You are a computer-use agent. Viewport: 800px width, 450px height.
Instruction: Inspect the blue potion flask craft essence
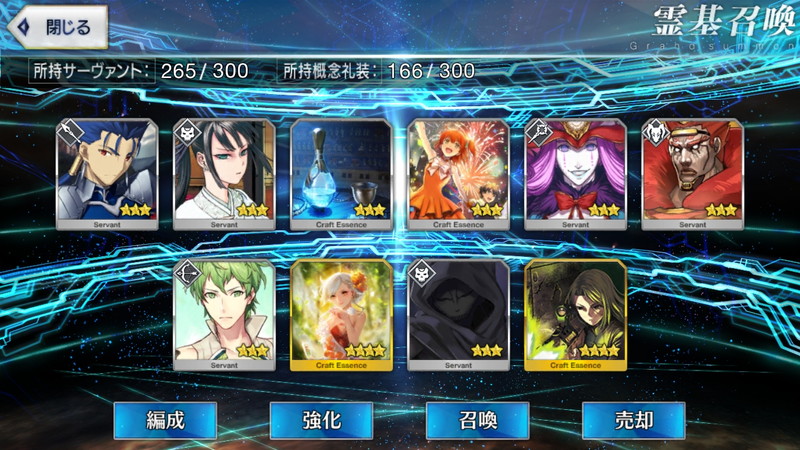click(341, 174)
